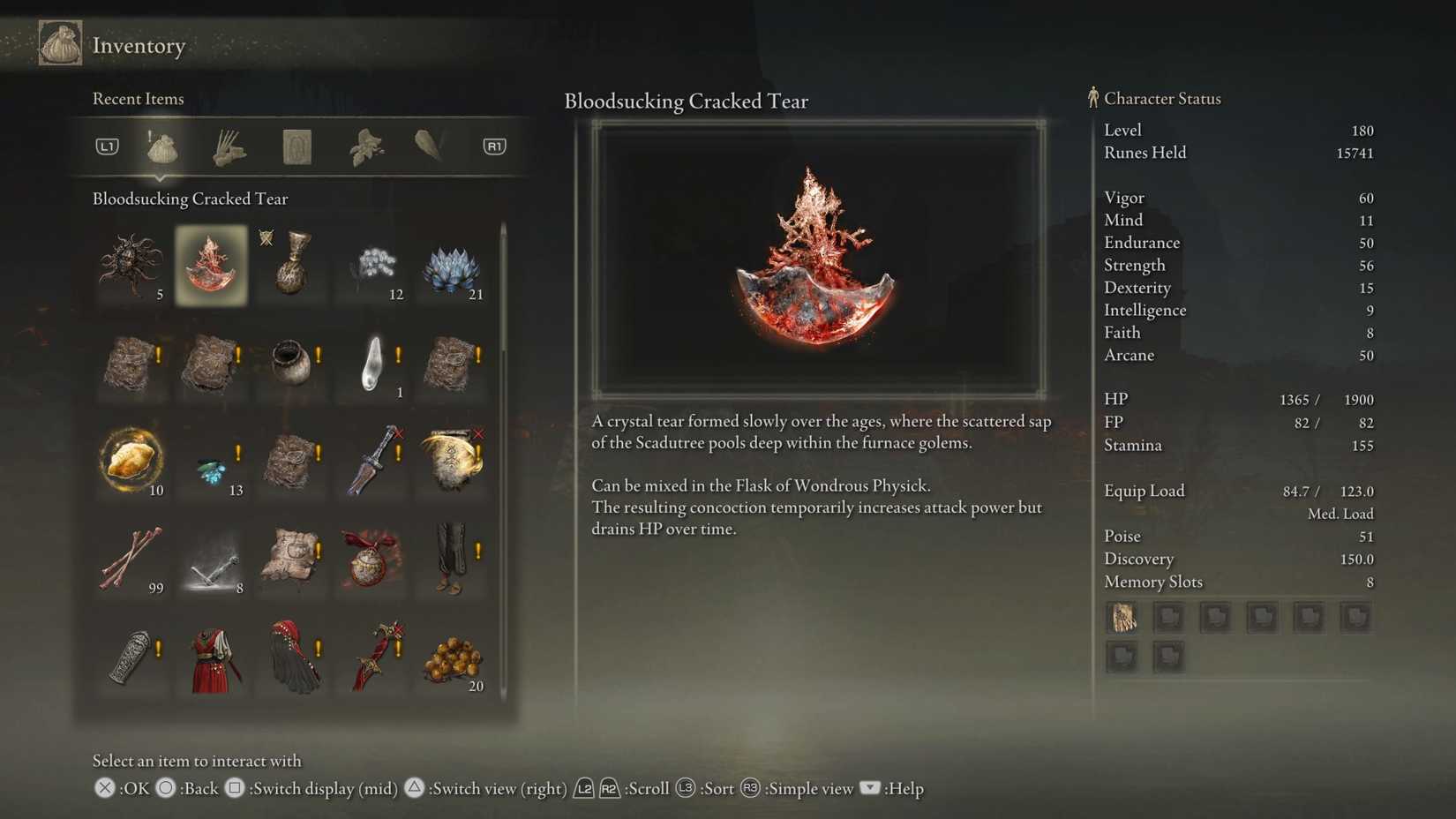The height and width of the screenshot is (819, 1456).
Task: Open Help using the down-arrow prompt
Action: click(869, 789)
